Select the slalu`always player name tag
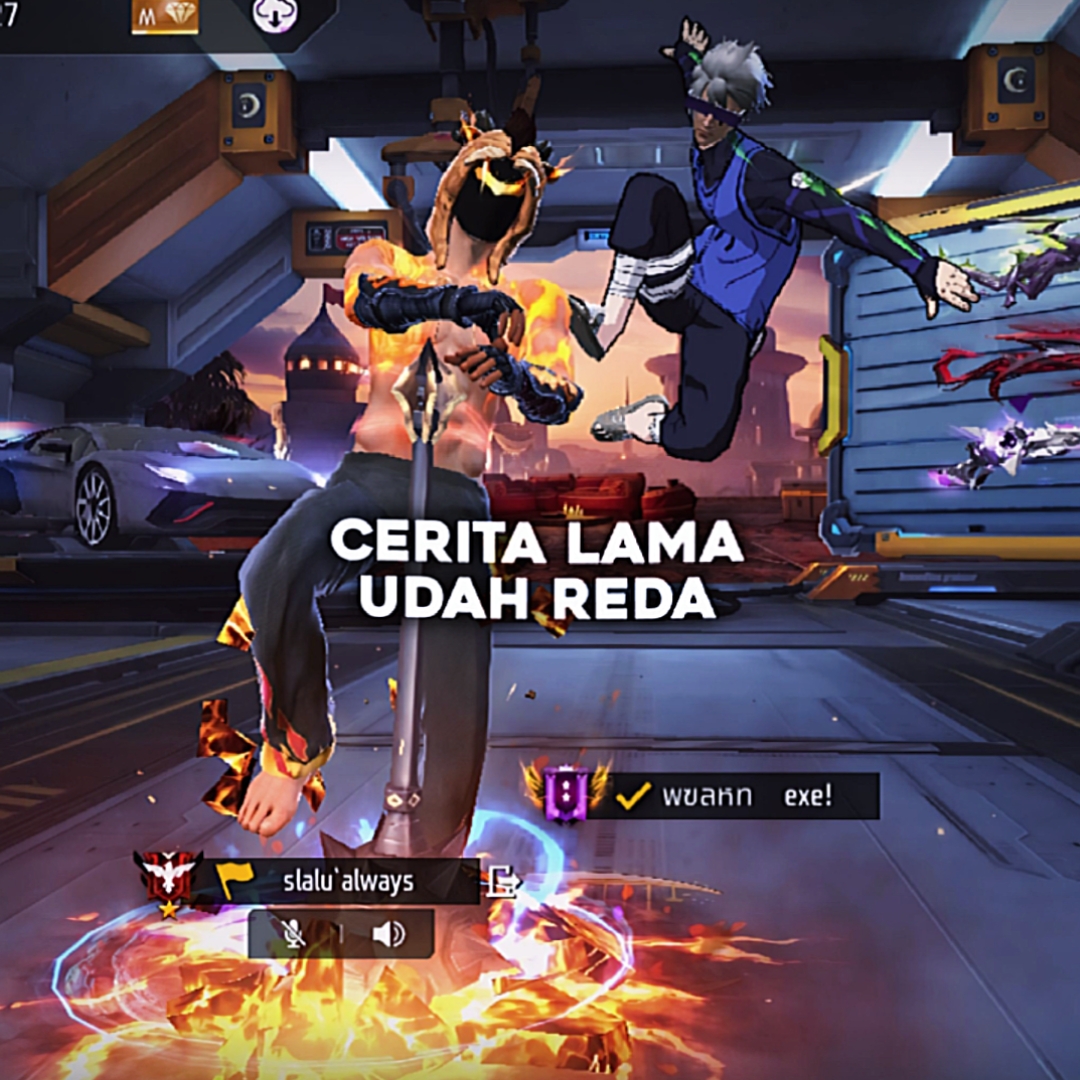This screenshot has height=1080, width=1080. [x=347, y=881]
